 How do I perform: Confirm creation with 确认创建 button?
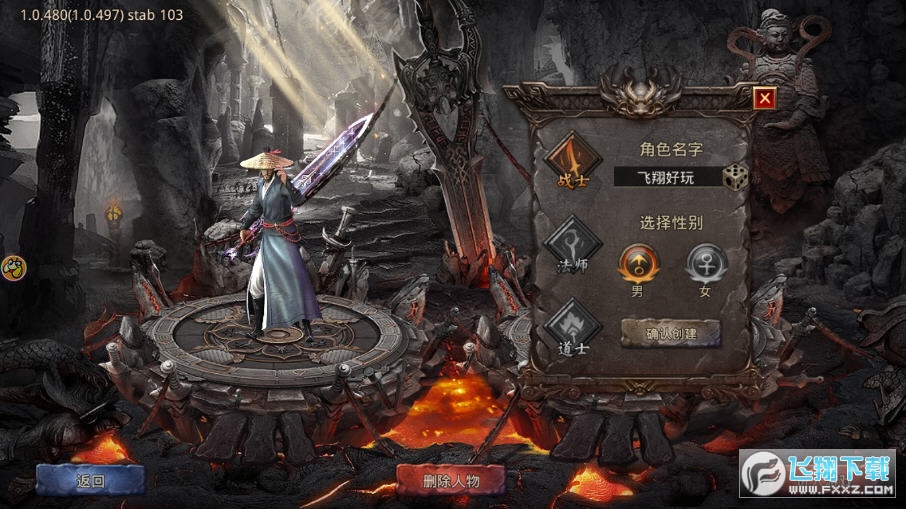[671, 333]
